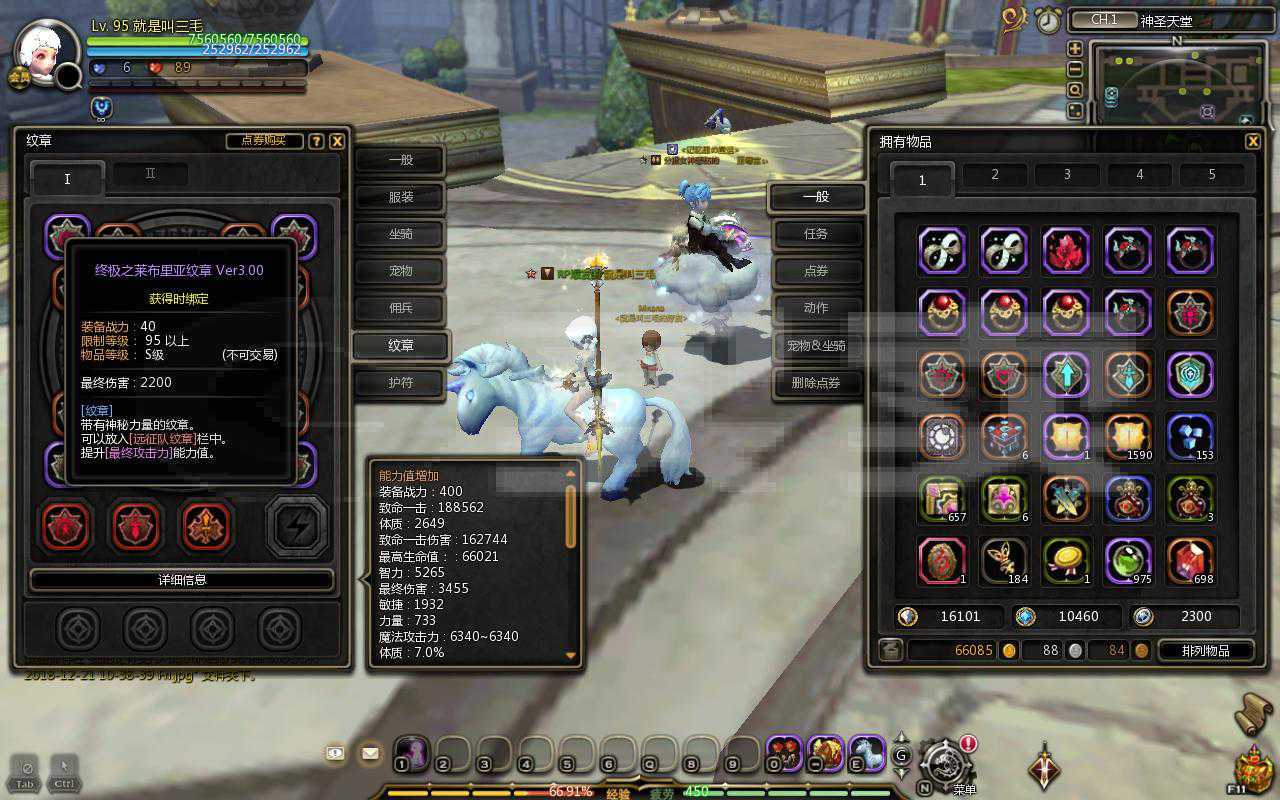
Task: Click the 点券购买 purchase button
Action: point(264,141)
